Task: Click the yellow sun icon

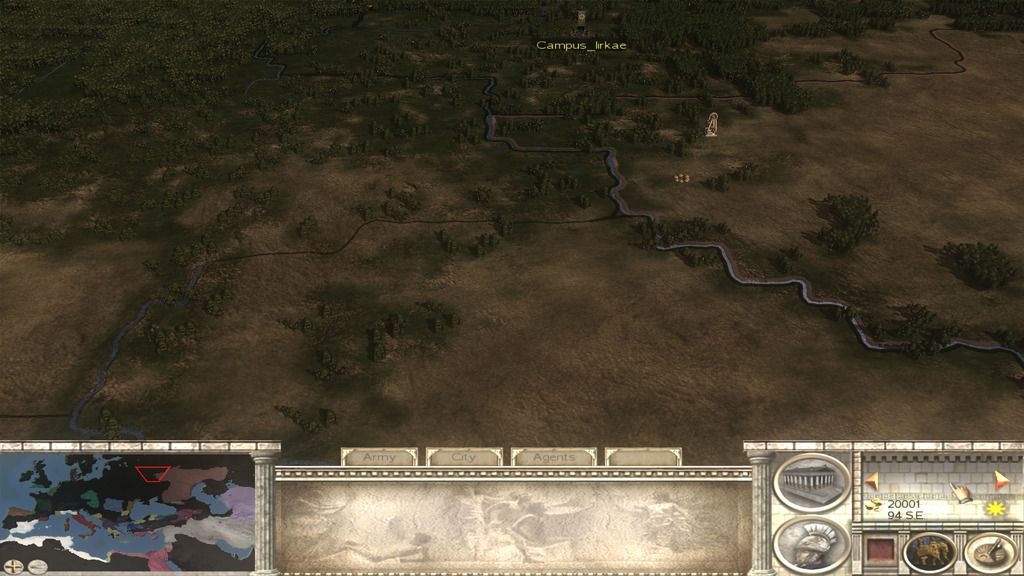Action: tap(994, 509)
